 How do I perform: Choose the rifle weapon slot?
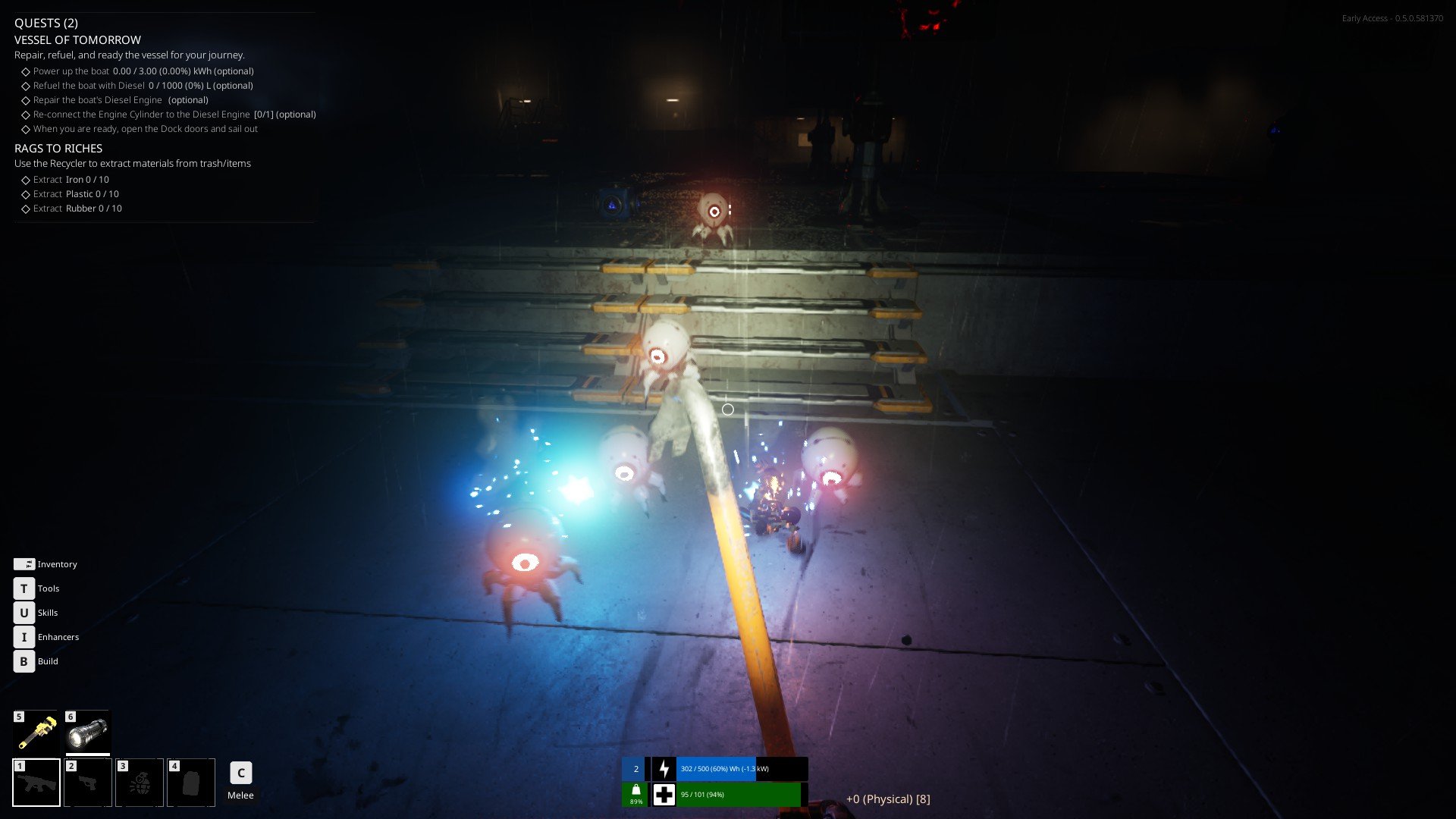point(36,783)
